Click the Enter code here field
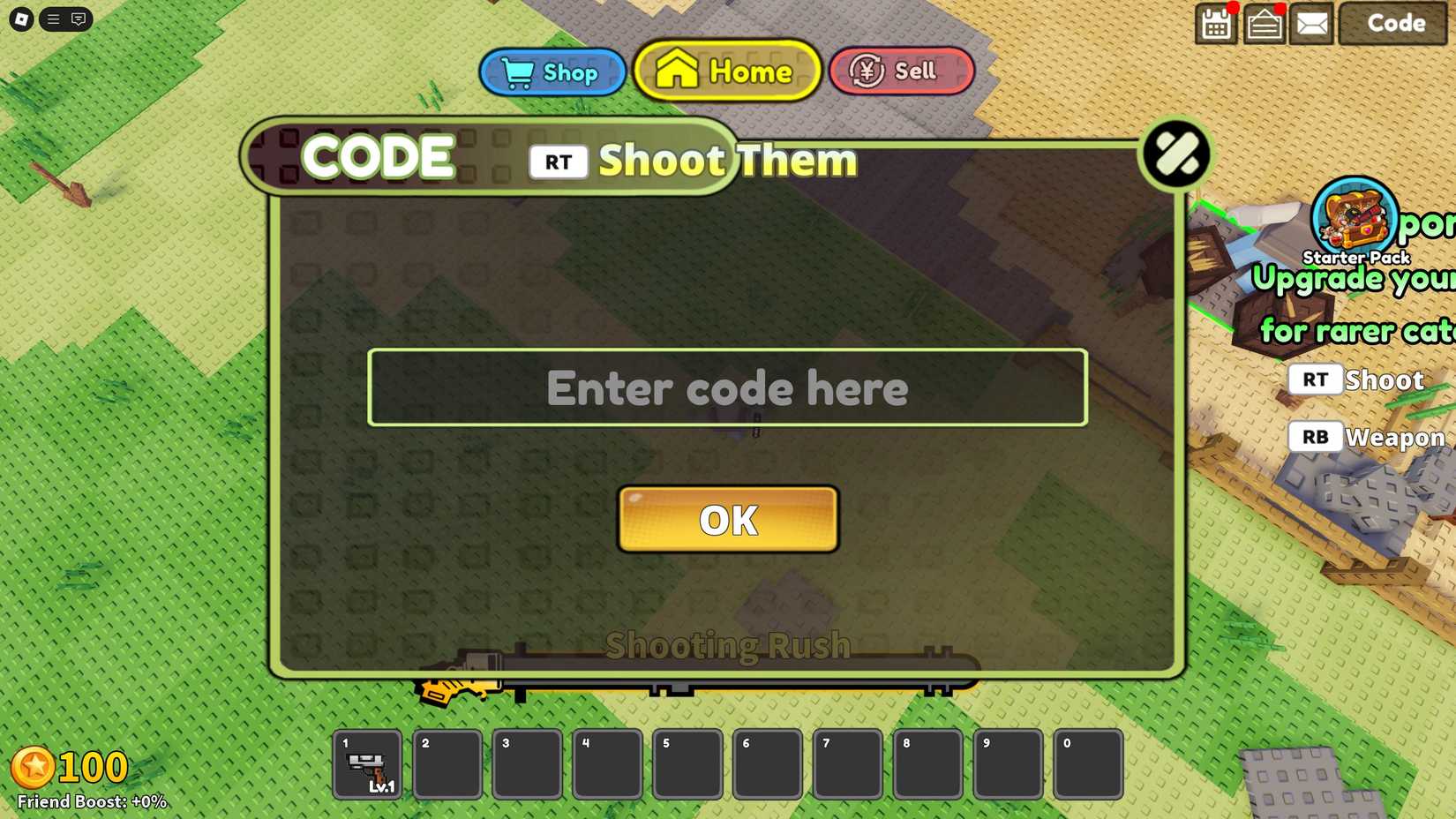1456x819 pixels. click(726, 387)
